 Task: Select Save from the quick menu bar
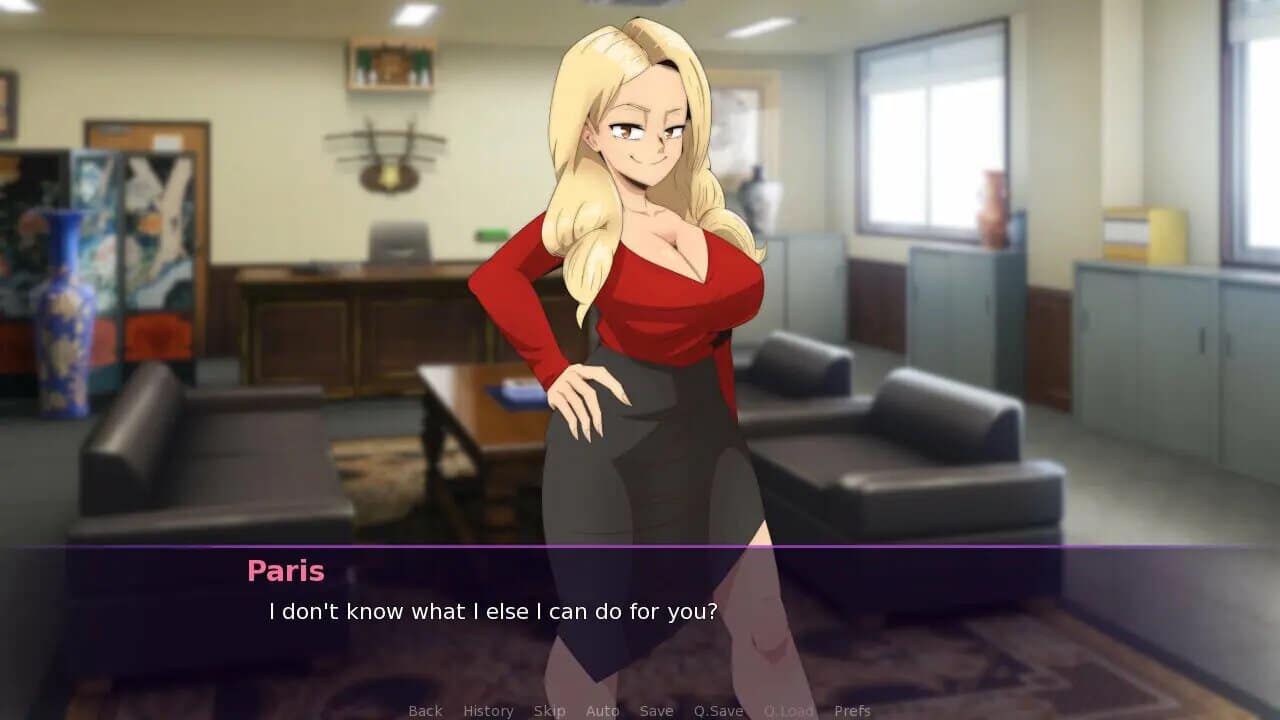pos(656,710)
